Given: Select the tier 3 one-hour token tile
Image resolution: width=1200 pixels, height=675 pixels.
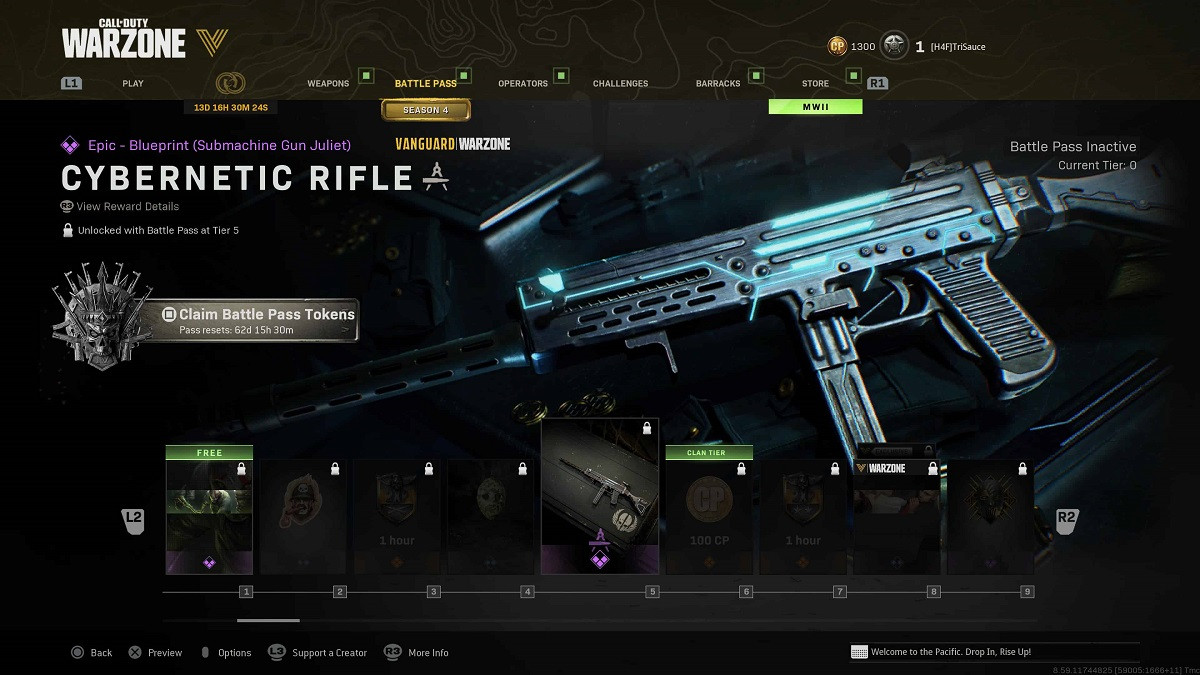Looking at the screenshot, I should 397,517.
